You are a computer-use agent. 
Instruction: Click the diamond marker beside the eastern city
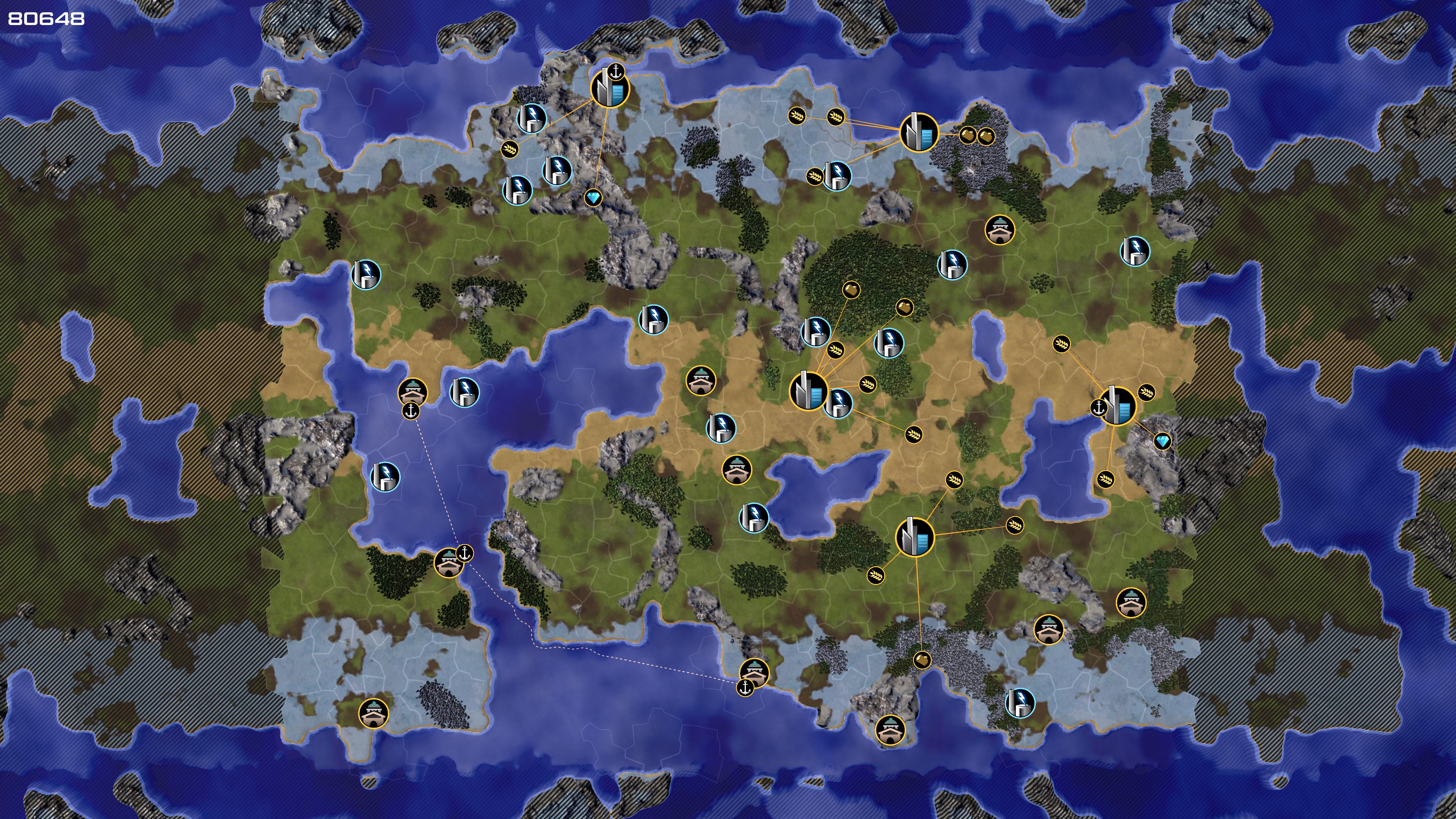1162,441
